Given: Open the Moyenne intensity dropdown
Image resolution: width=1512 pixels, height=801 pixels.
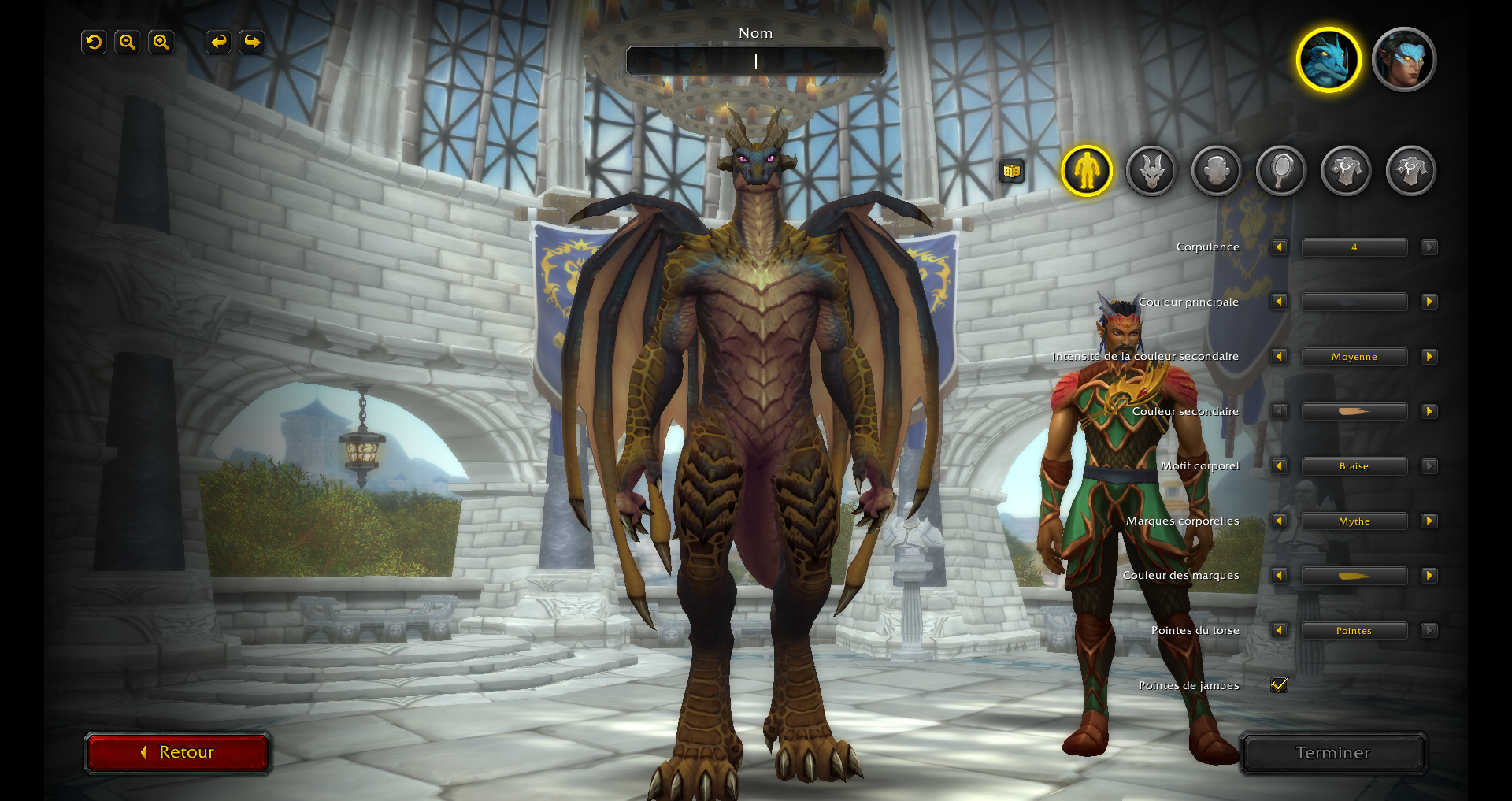Looking at the screenshot, I should click(x=1354, y=357).
